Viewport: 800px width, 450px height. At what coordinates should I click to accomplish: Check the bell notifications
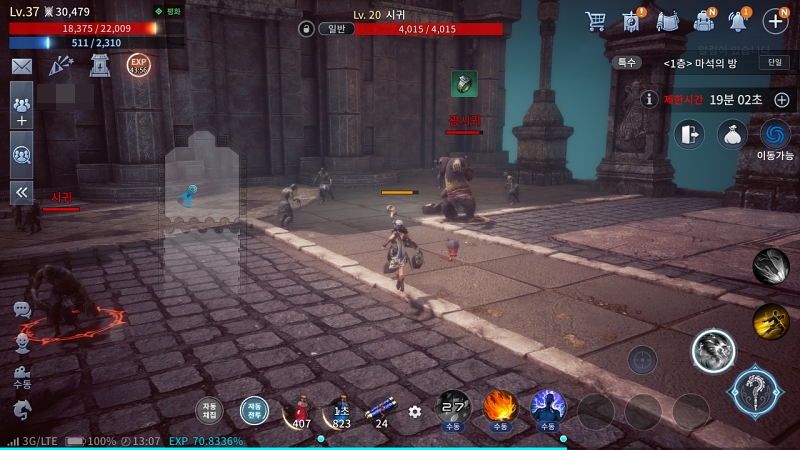(739, 20)
